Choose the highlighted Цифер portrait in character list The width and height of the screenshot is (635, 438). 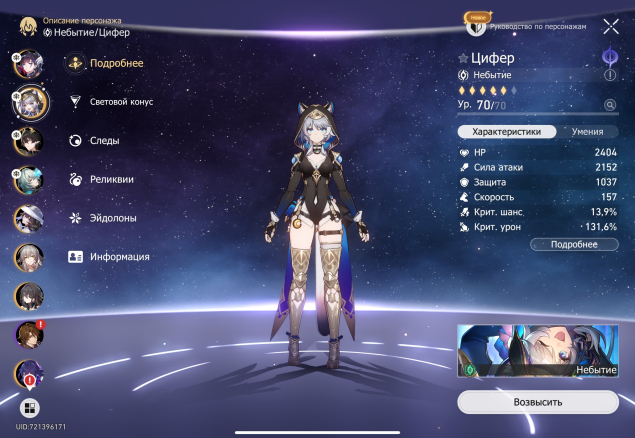(x=27, y=100)
